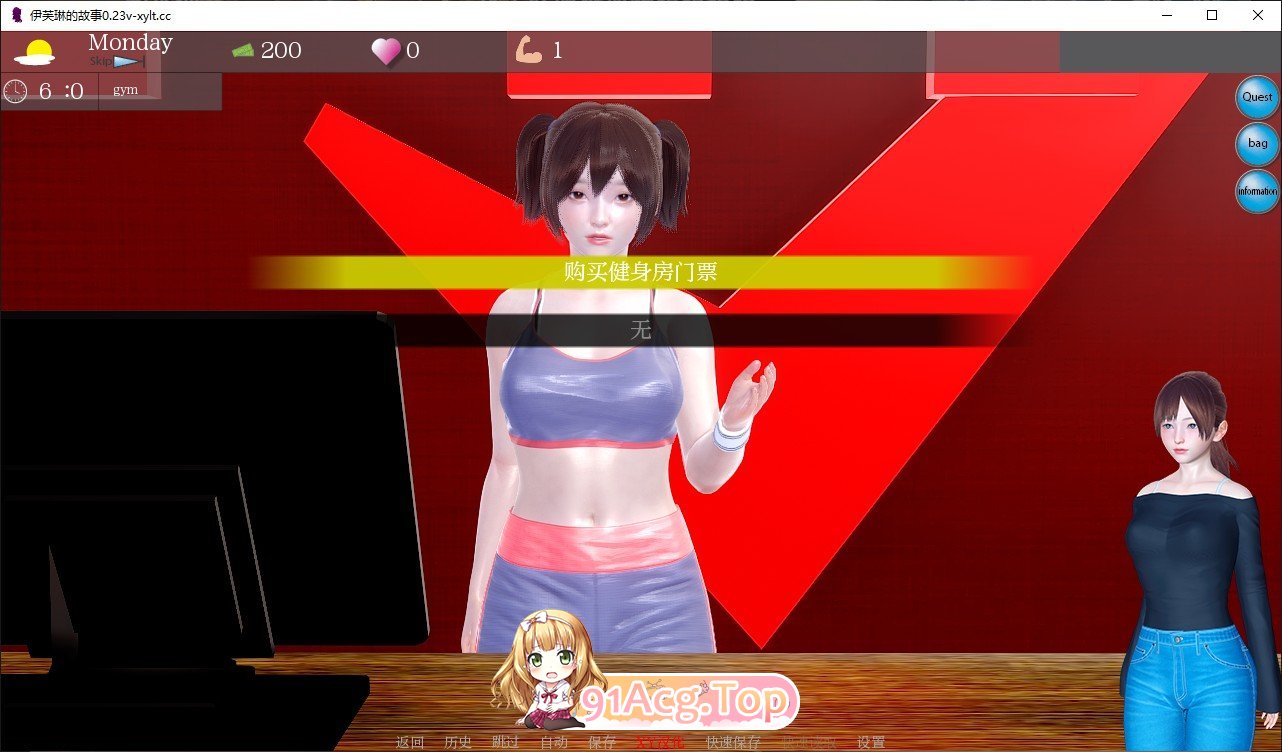Open 保存 save screen
This screenshot has height=752, width=1282.
[601, 743]
